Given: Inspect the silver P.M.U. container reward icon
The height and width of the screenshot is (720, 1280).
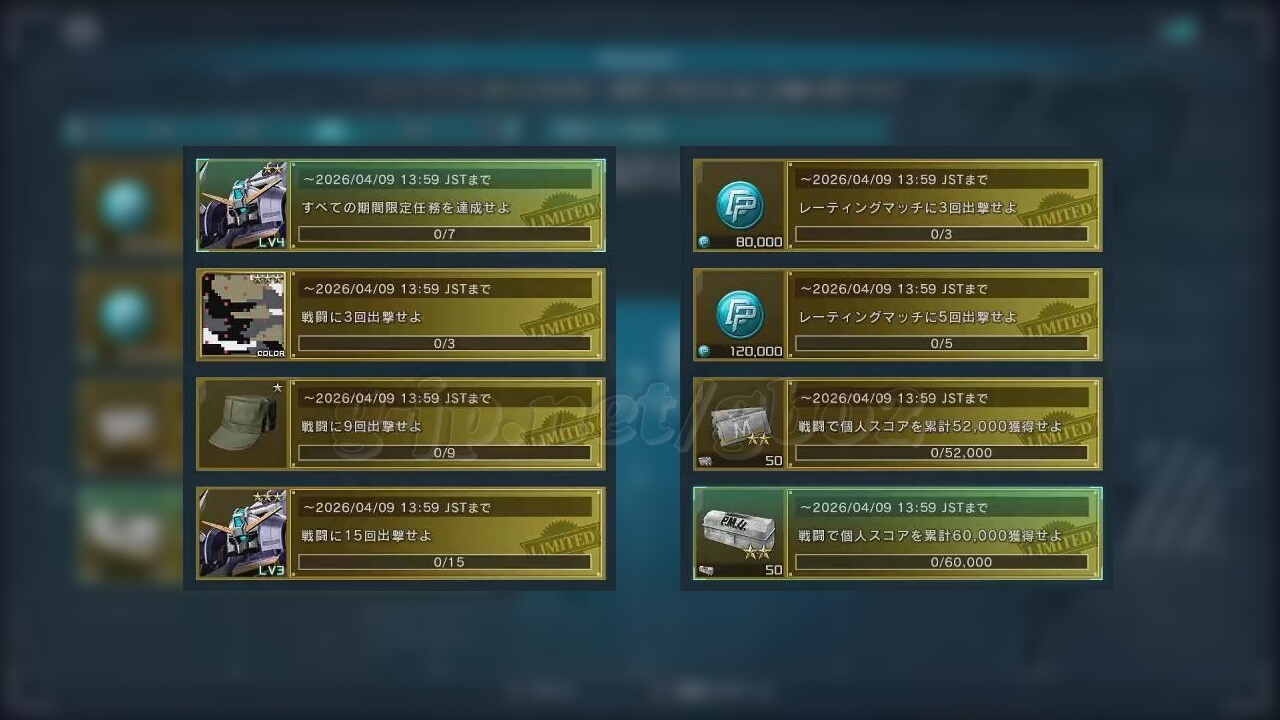Looking at the screenshot, I should (x=739, y=533).
